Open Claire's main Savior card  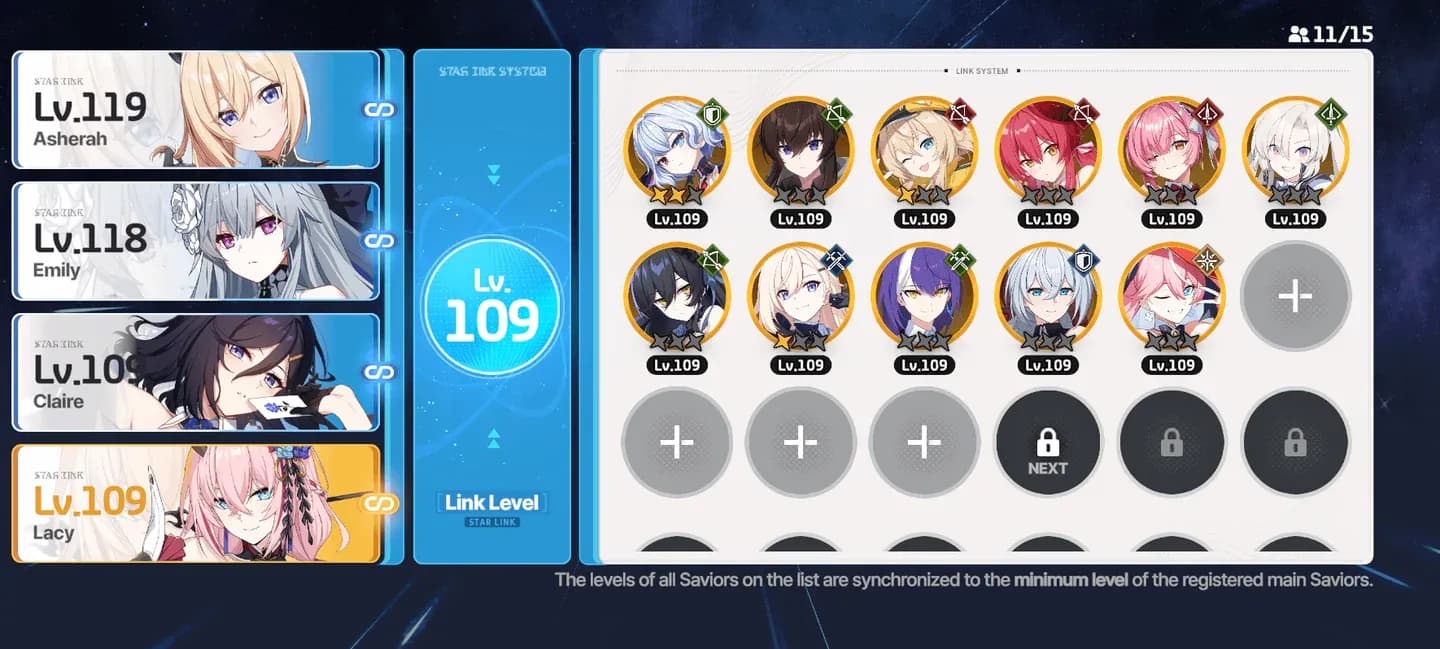point(196,372)
